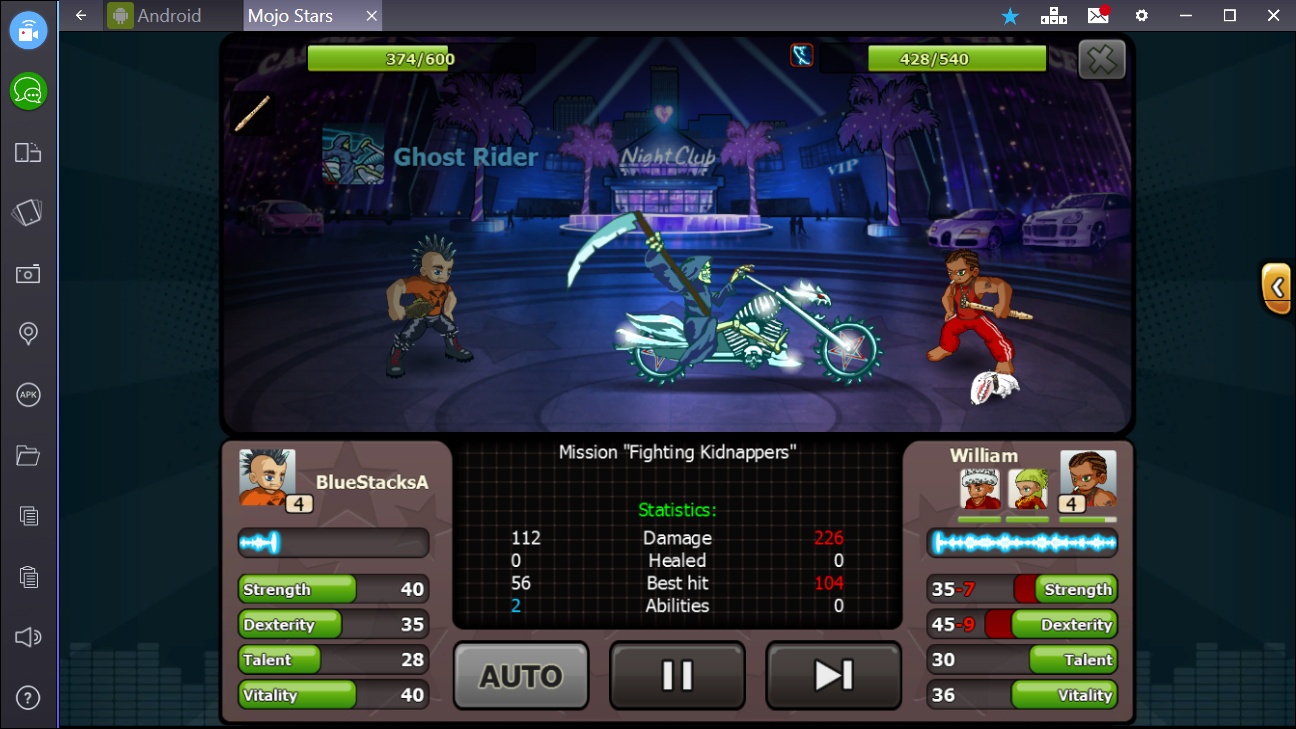The image size is (1296, 729).
Task: Open BlueStacks notifications icon
Action: [x=1097, y=16]
